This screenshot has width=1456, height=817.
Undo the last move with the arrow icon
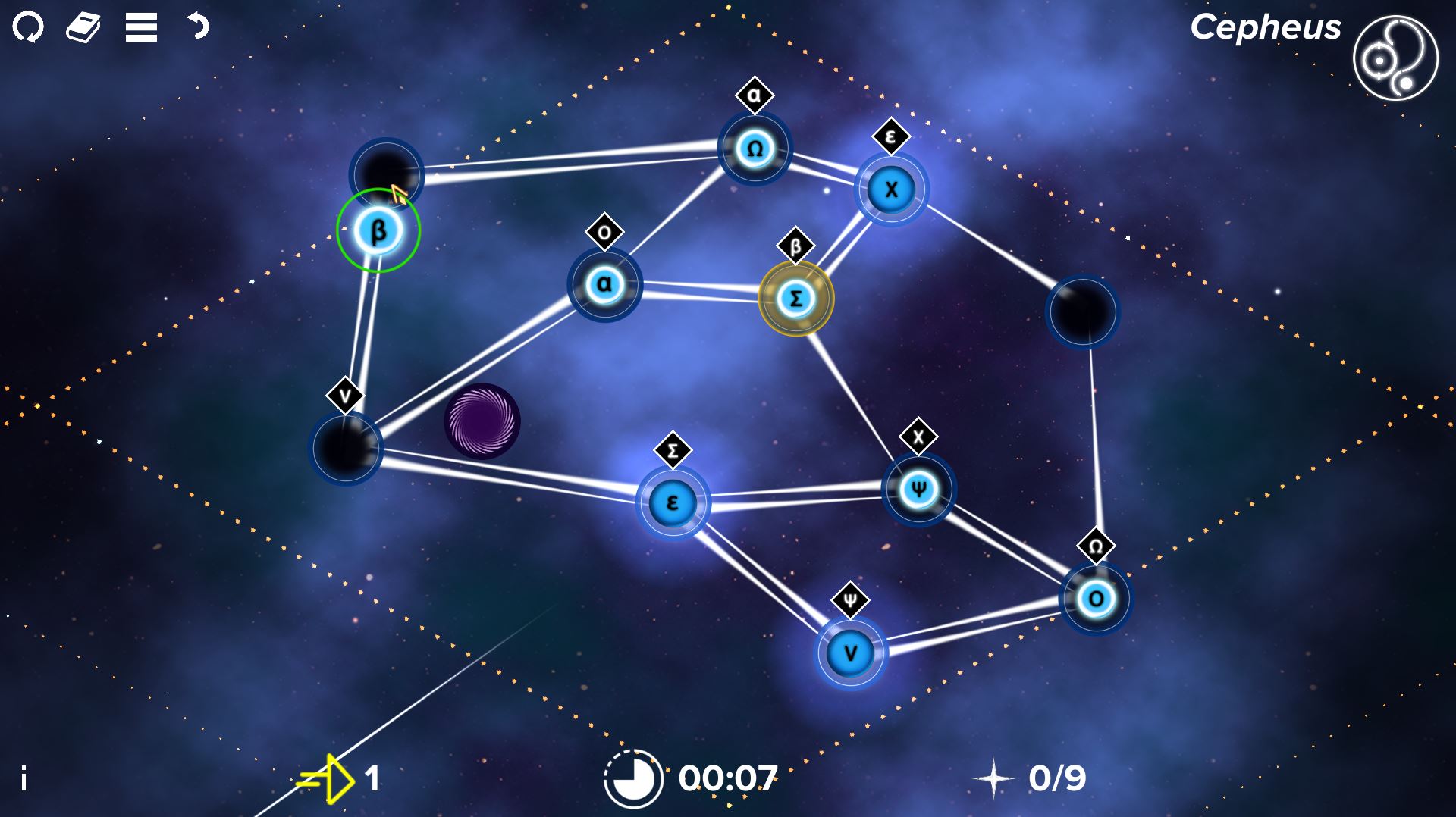197,28
